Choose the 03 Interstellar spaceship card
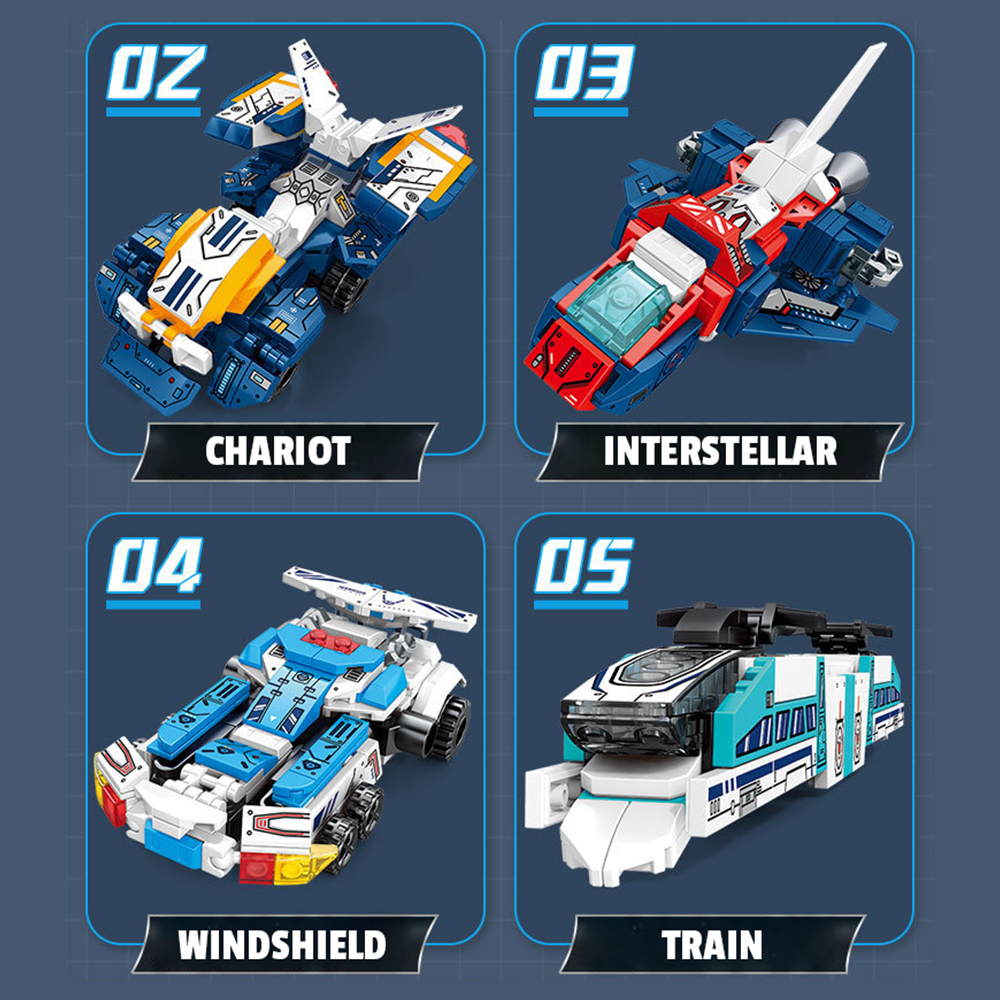1000x1000 pixels. pyautogui.click(x=714, y=240)
